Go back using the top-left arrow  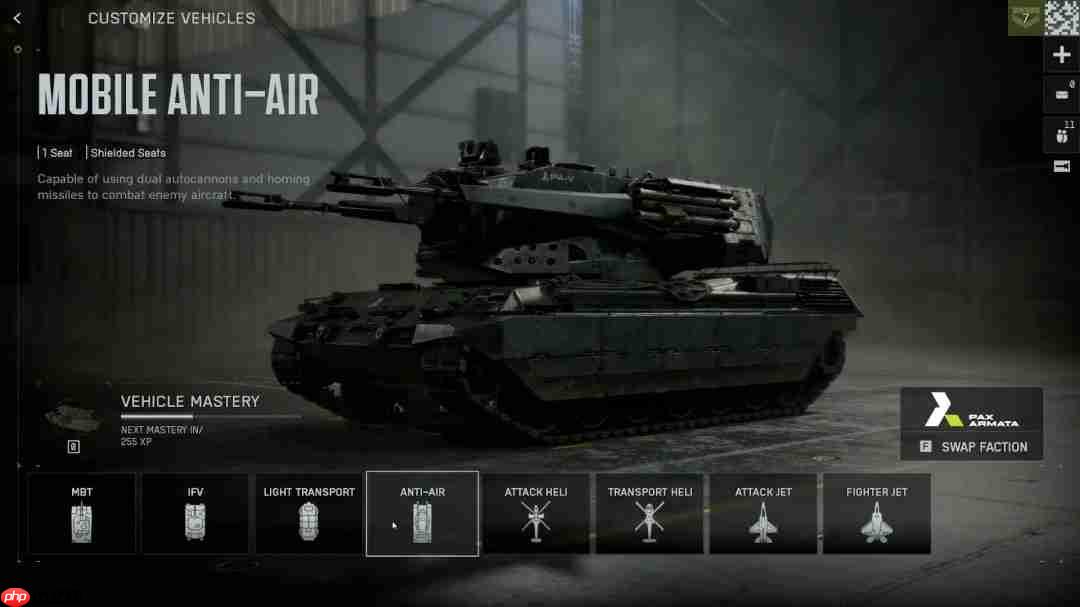tap(17, 18)
